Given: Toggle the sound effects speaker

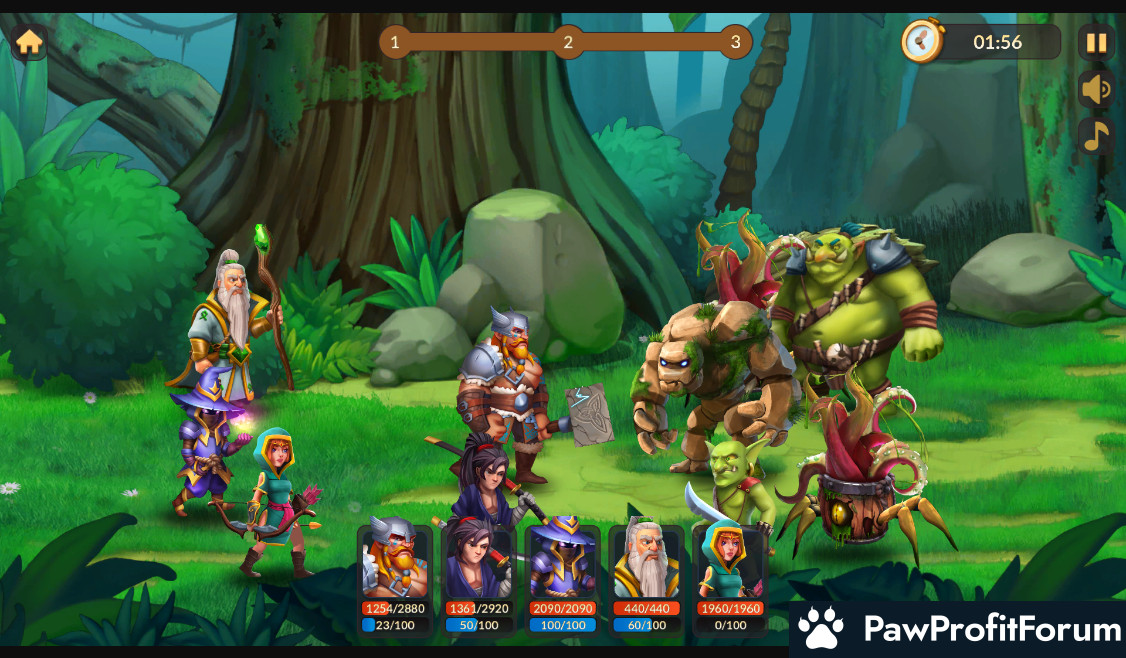Looking at the screenshot, I should (x=1096, y=90).
